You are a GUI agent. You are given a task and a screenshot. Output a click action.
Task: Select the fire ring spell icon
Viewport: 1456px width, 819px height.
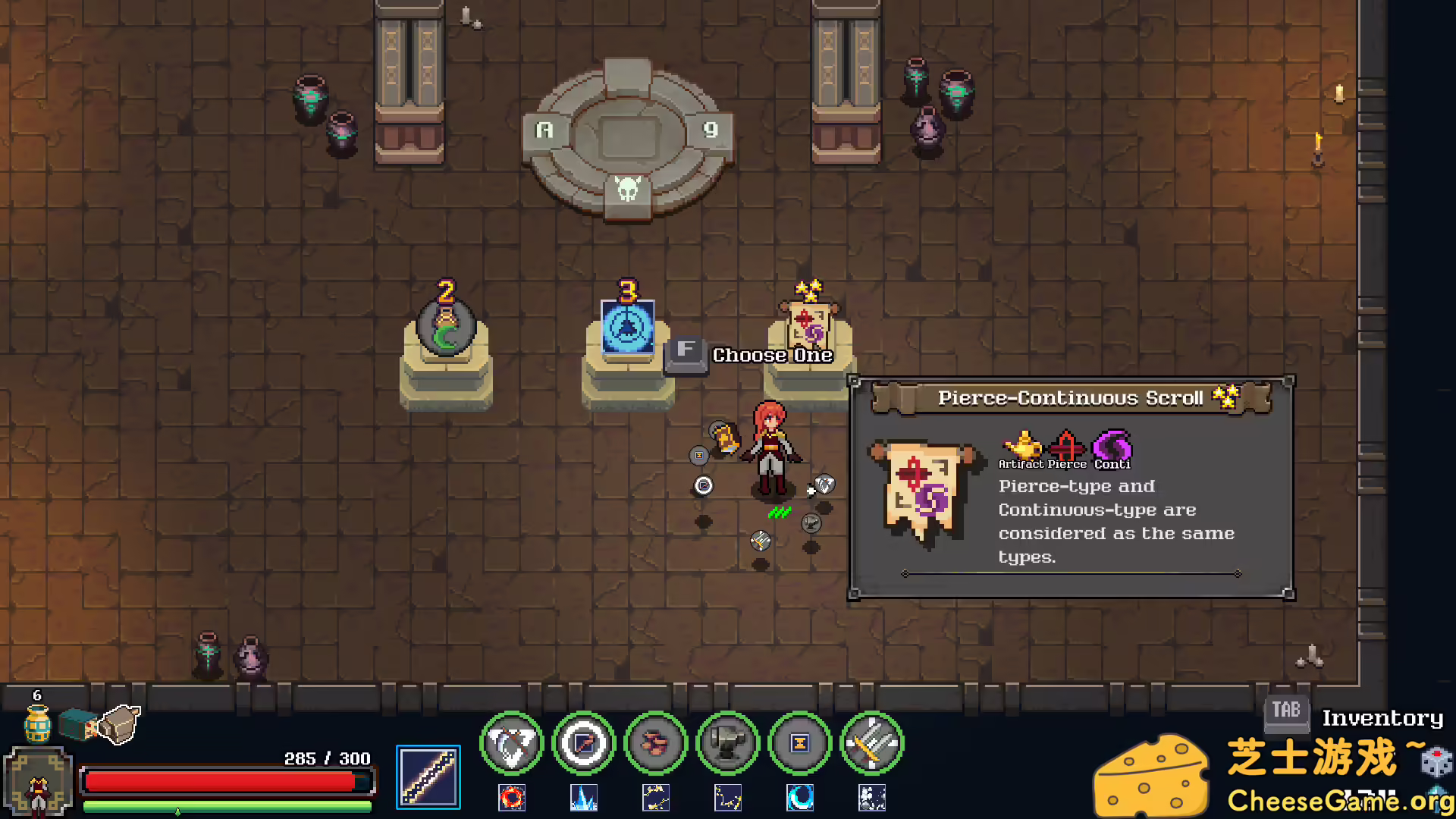[512, 798]
